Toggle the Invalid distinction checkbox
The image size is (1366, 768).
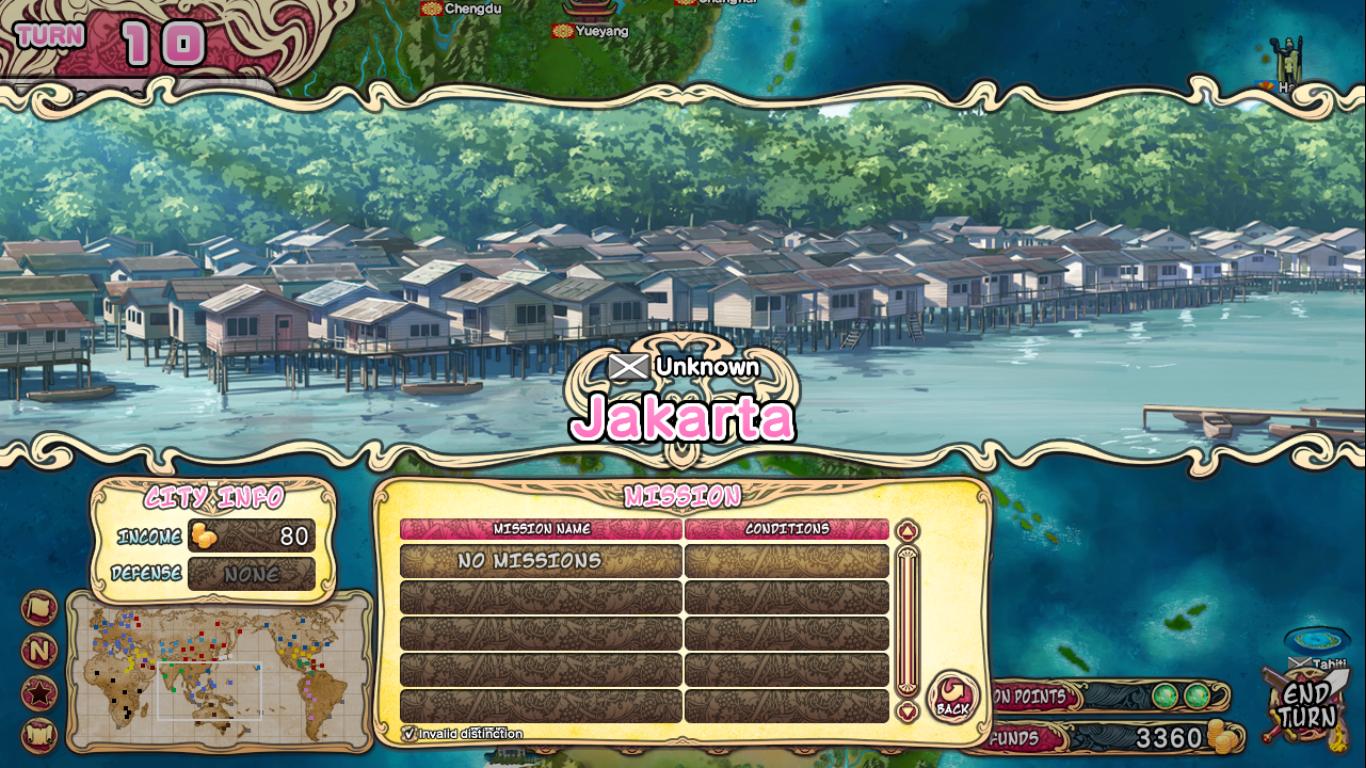pos(409,733)
